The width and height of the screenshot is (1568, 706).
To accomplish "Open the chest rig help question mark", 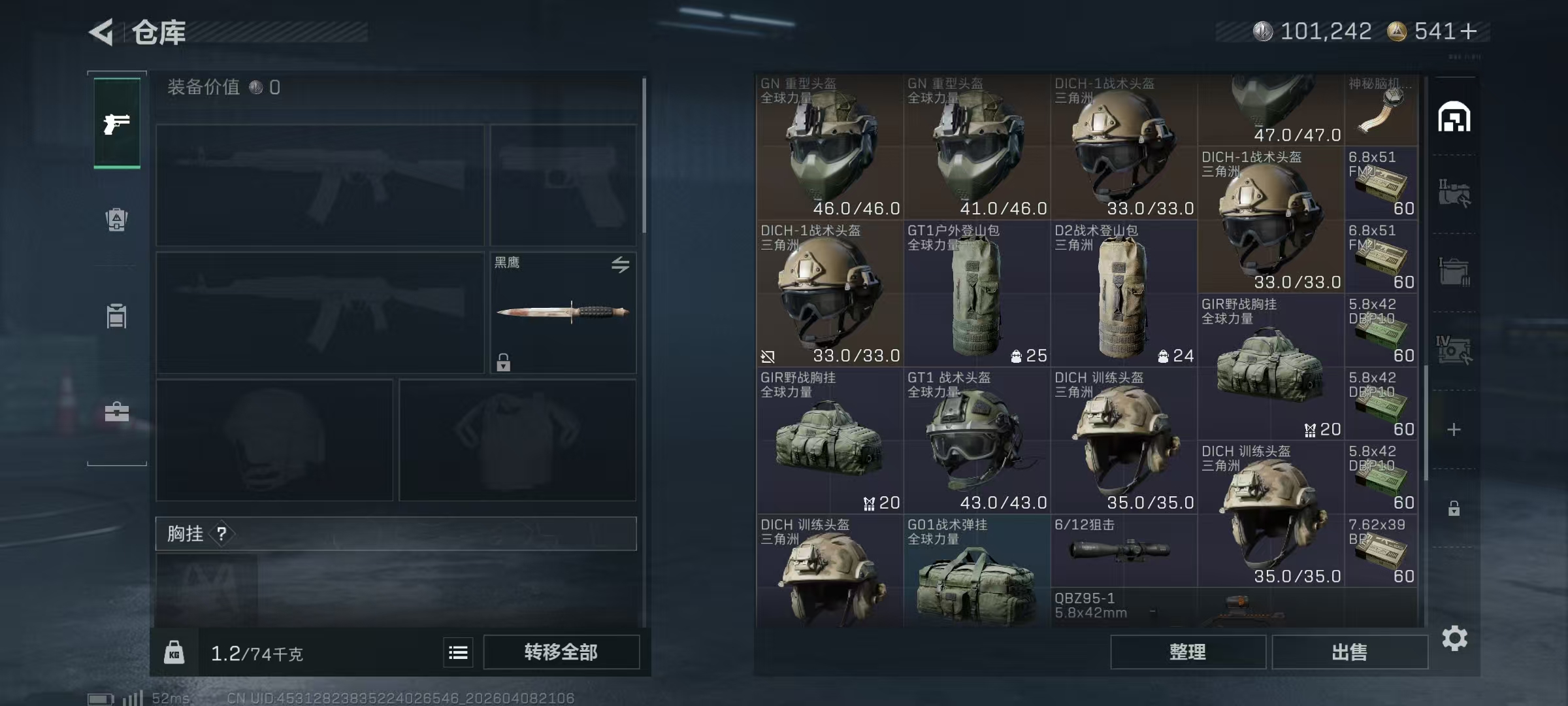I will pyautogui.click(x=221, y=534).
